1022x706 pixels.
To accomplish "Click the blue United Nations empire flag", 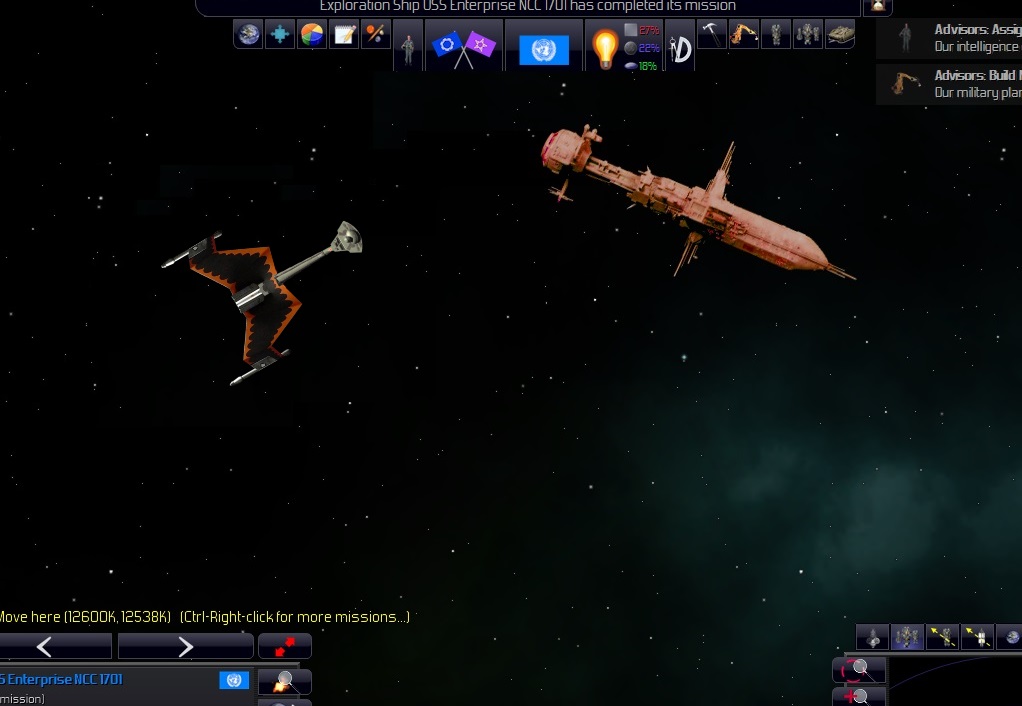I will click(x=544, y=48).
